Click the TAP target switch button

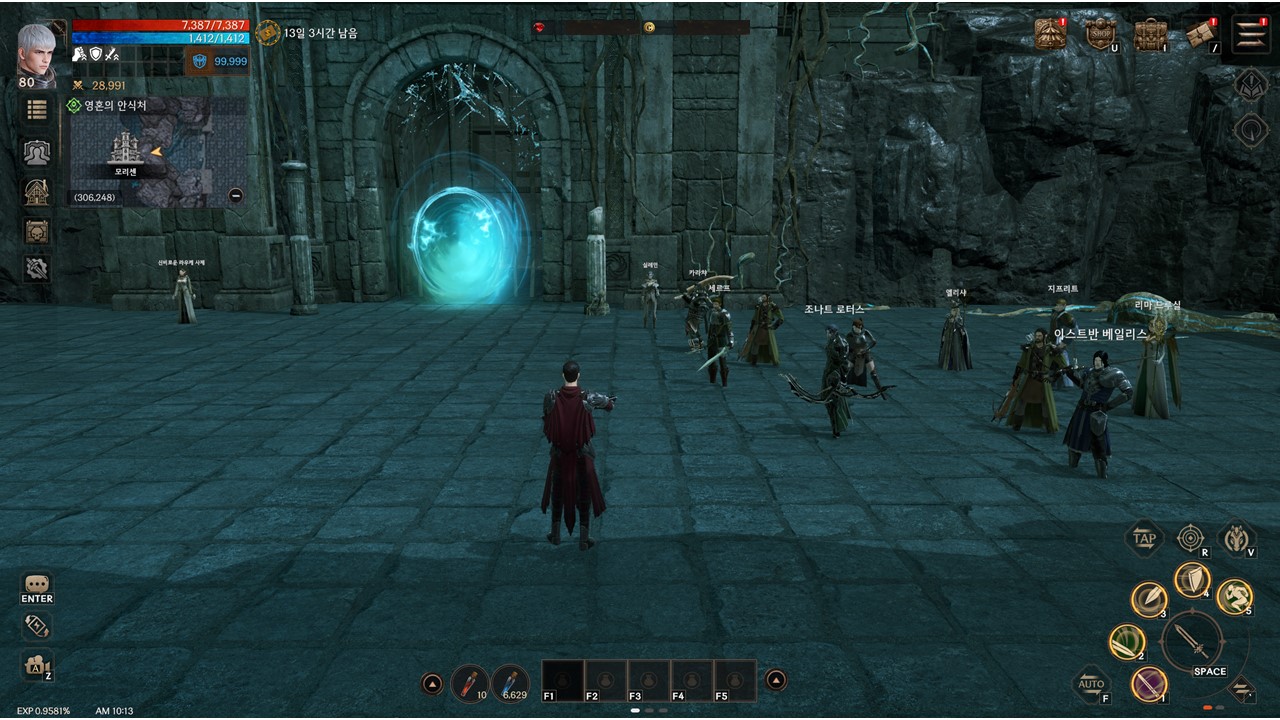click(1144, 538)
